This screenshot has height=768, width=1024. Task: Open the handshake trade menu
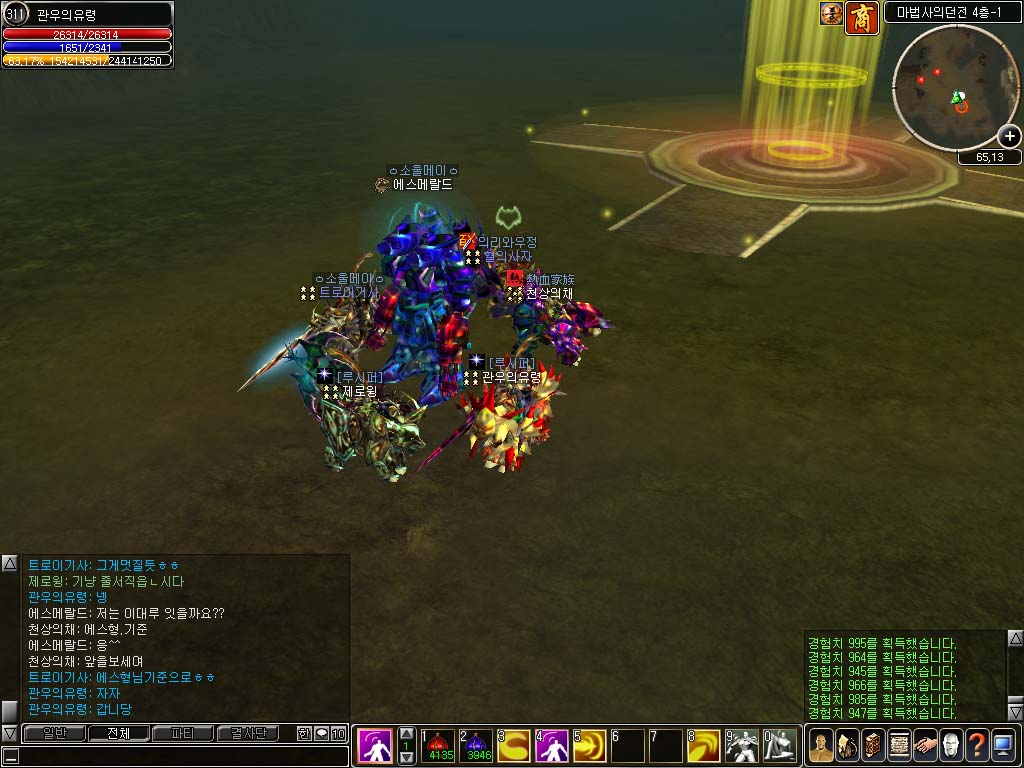[925, 746]
